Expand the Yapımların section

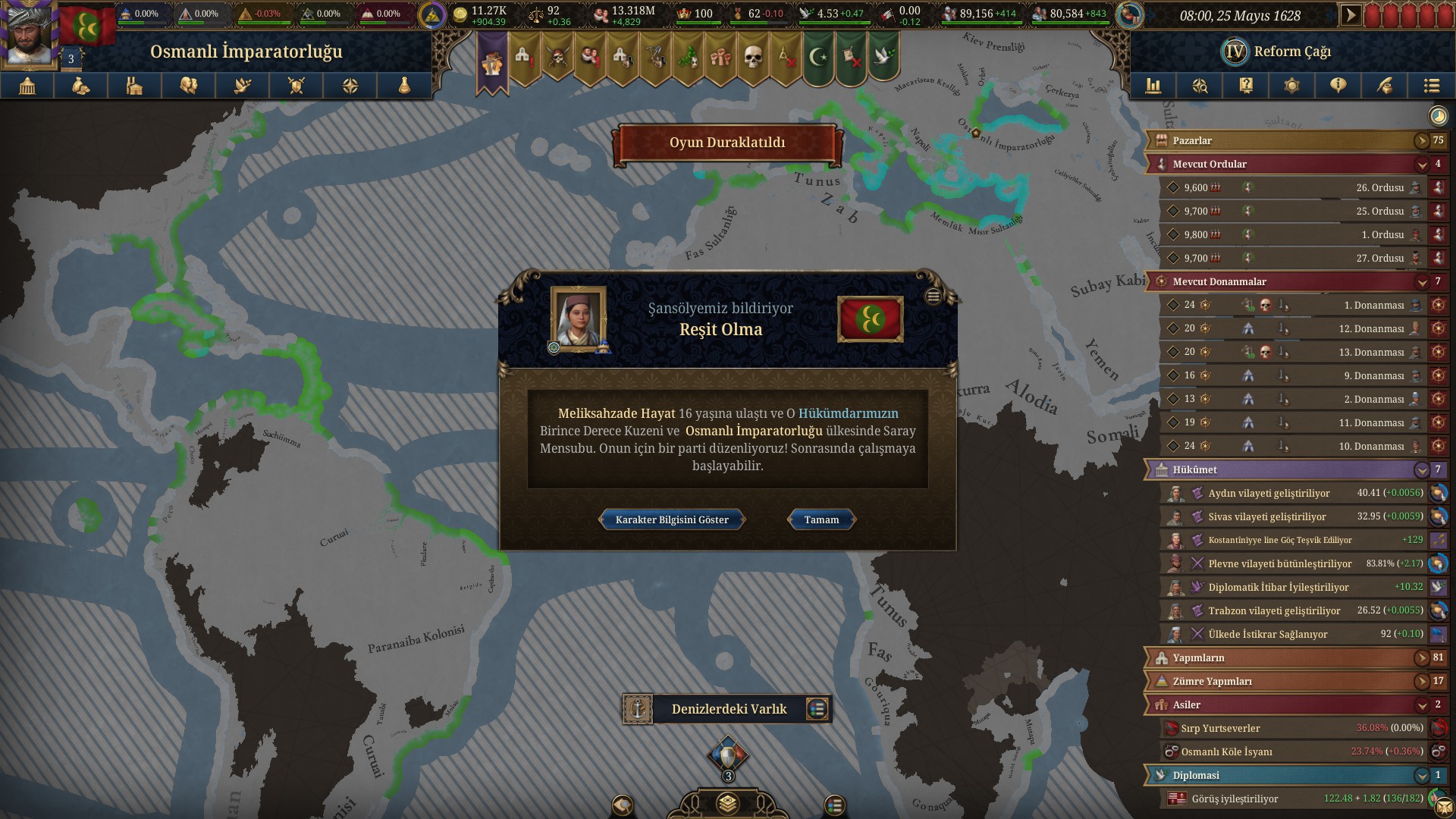pos(1421,657)
